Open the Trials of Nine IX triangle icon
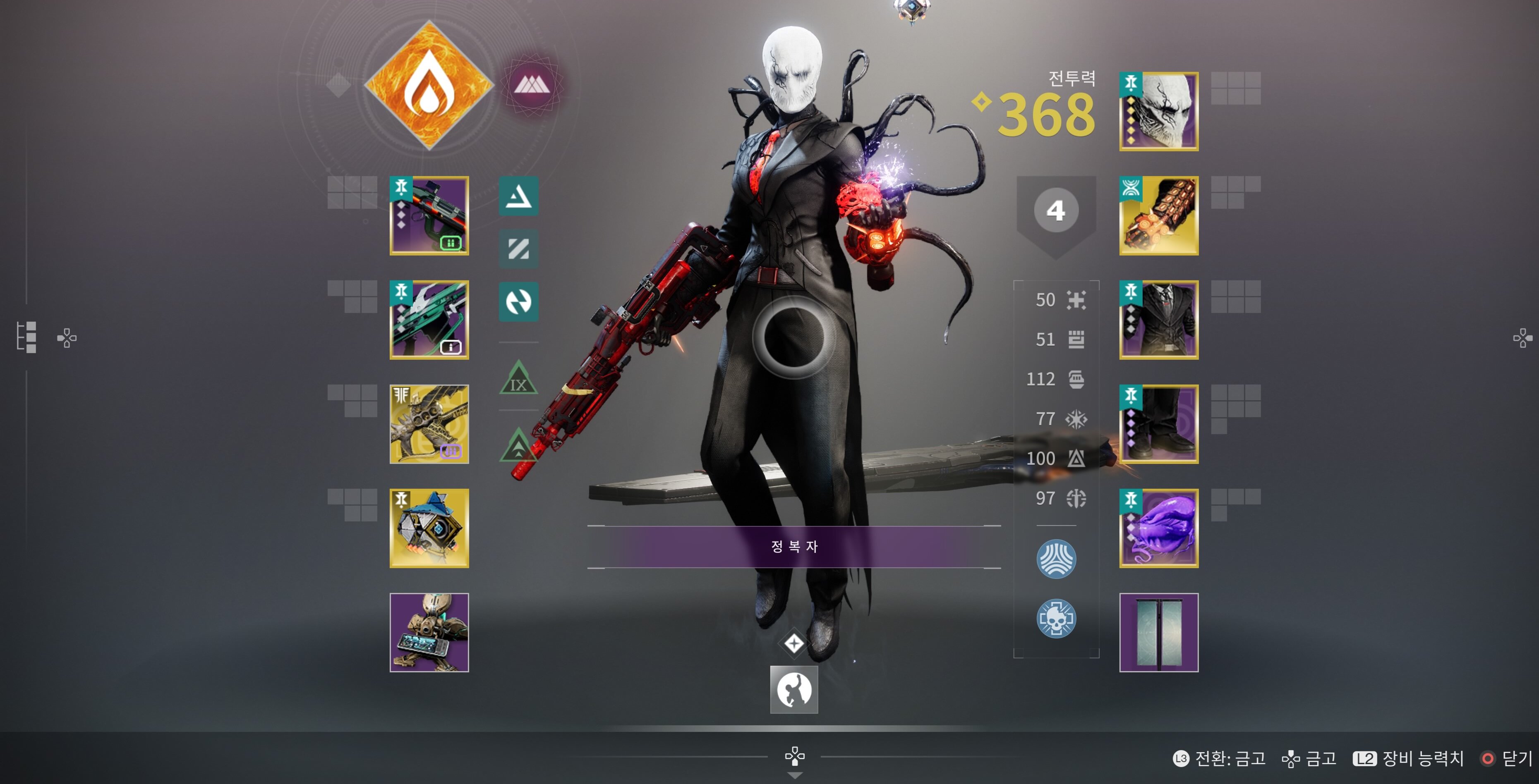This screenshot has width=1539, height=784. (x=518, y=379)
